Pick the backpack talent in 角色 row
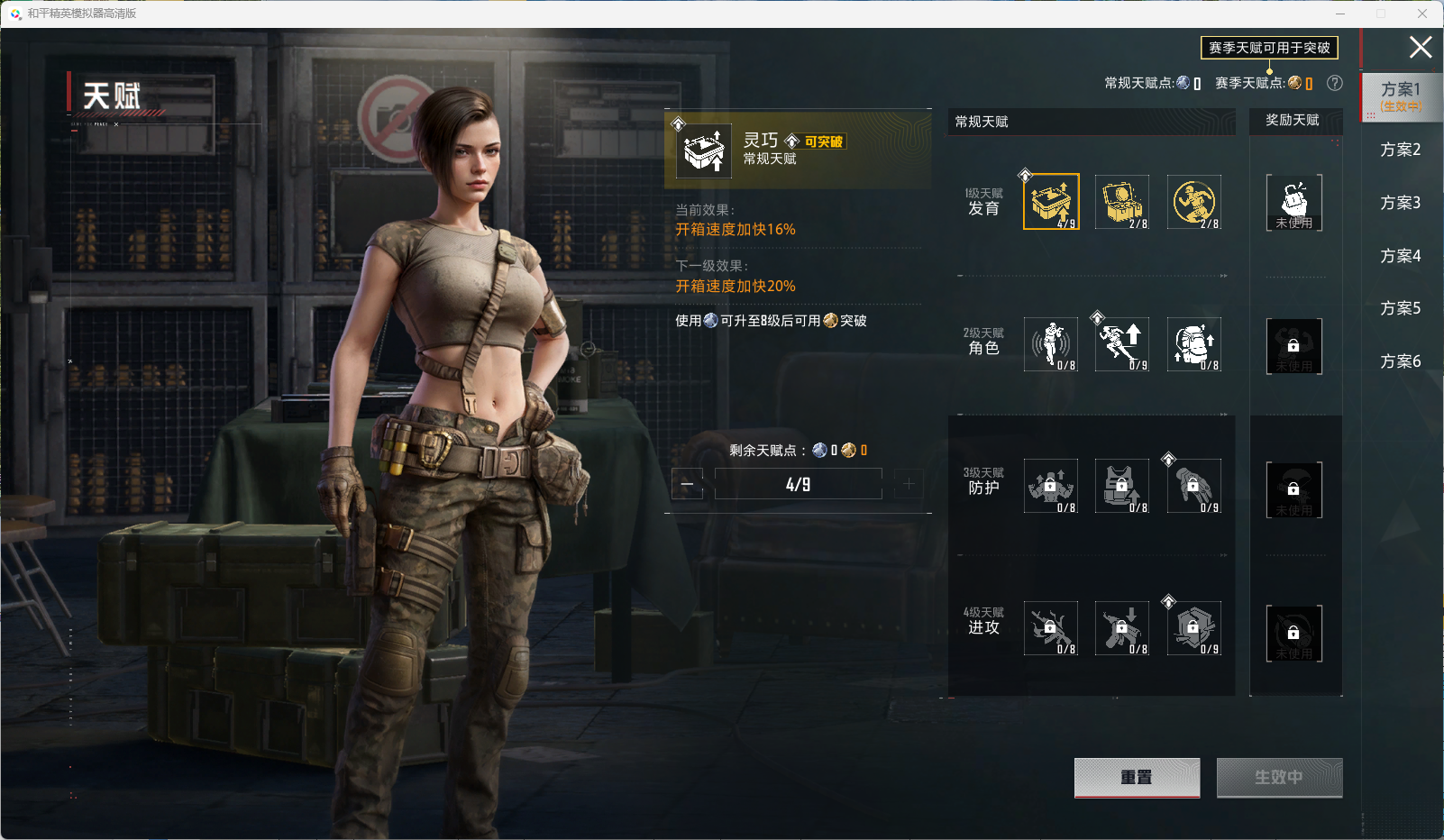The width and height of the screenshot is (1444, 840). coord(1193,344)
